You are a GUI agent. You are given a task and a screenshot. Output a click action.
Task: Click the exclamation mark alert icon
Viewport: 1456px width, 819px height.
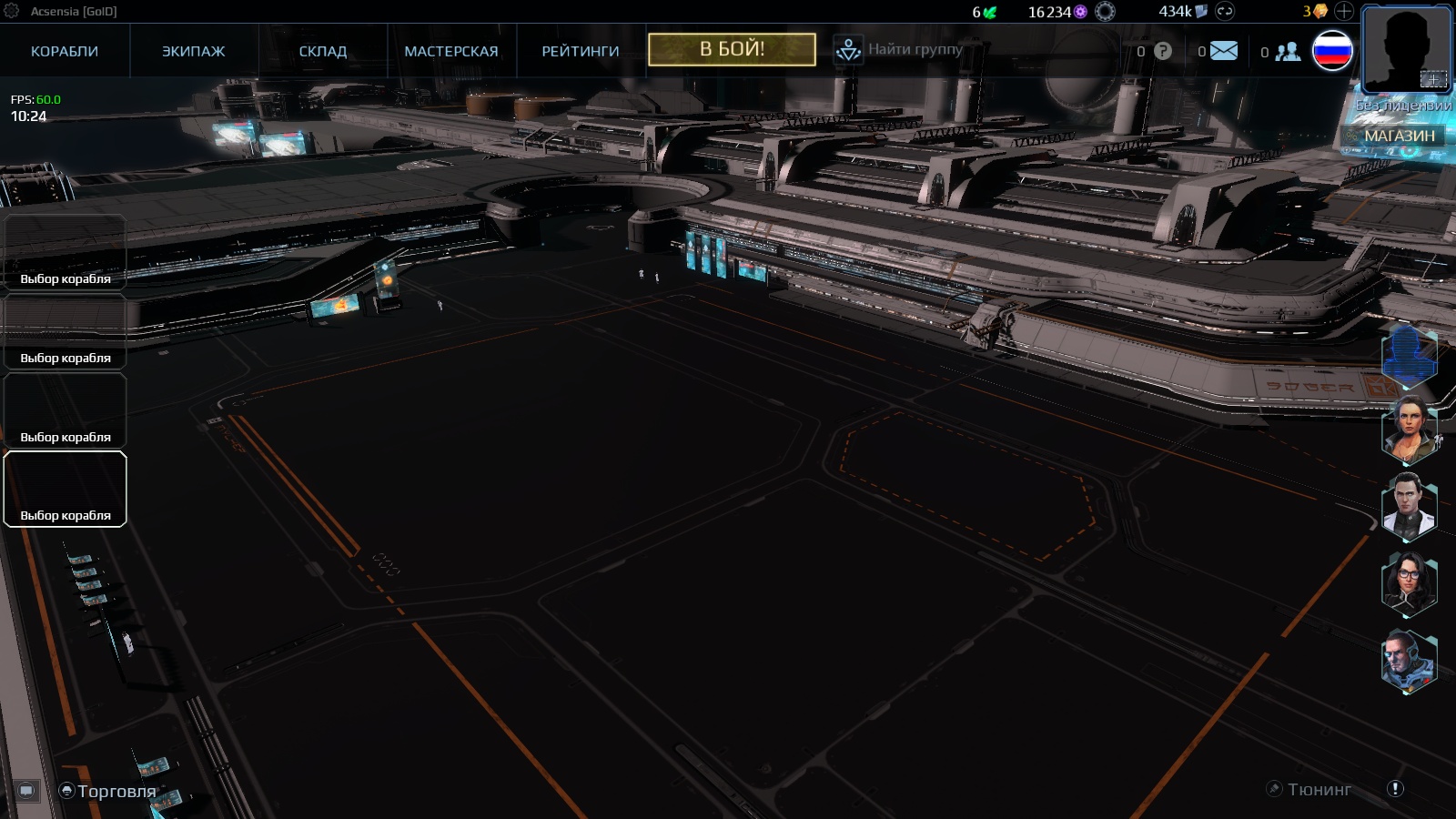point(1395,789)
